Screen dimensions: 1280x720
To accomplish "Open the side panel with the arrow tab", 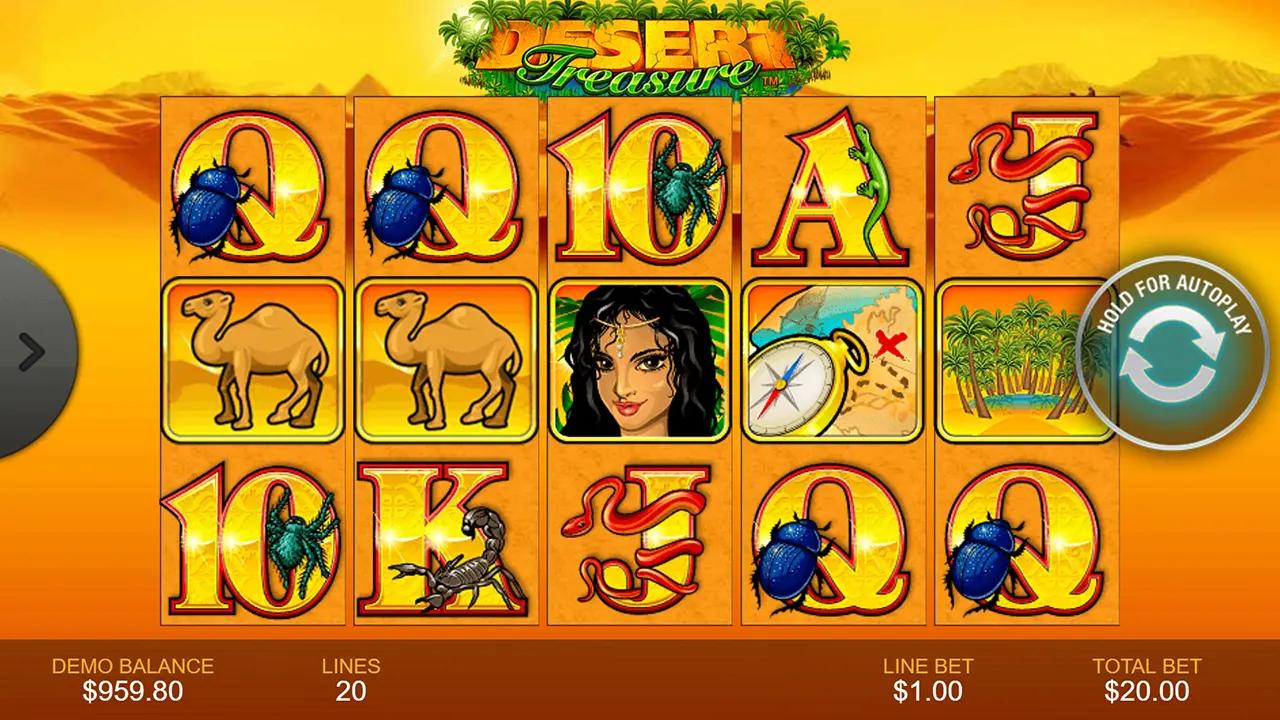I will click(x=32, y=351).
